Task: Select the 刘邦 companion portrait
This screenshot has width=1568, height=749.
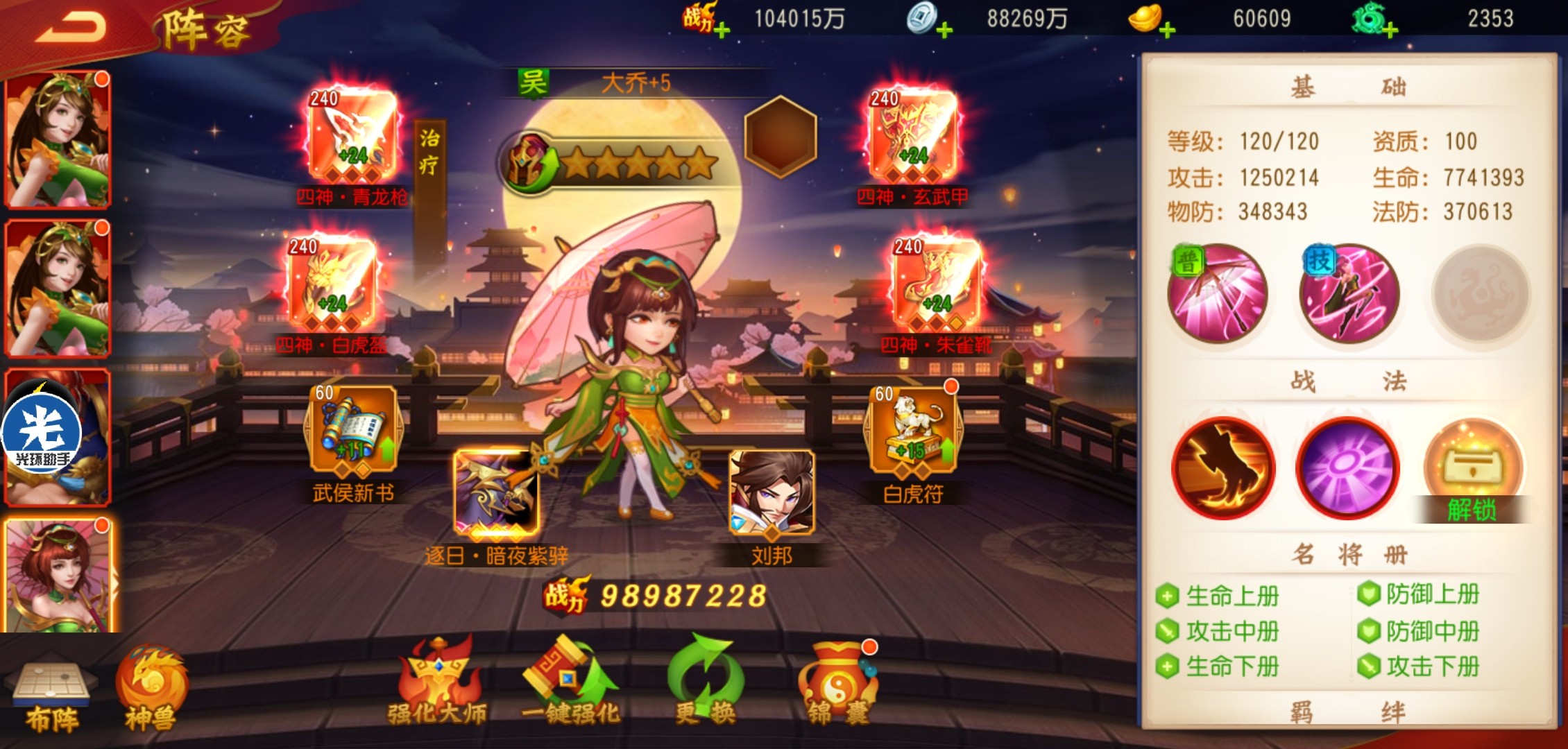Action: [772, 492]
